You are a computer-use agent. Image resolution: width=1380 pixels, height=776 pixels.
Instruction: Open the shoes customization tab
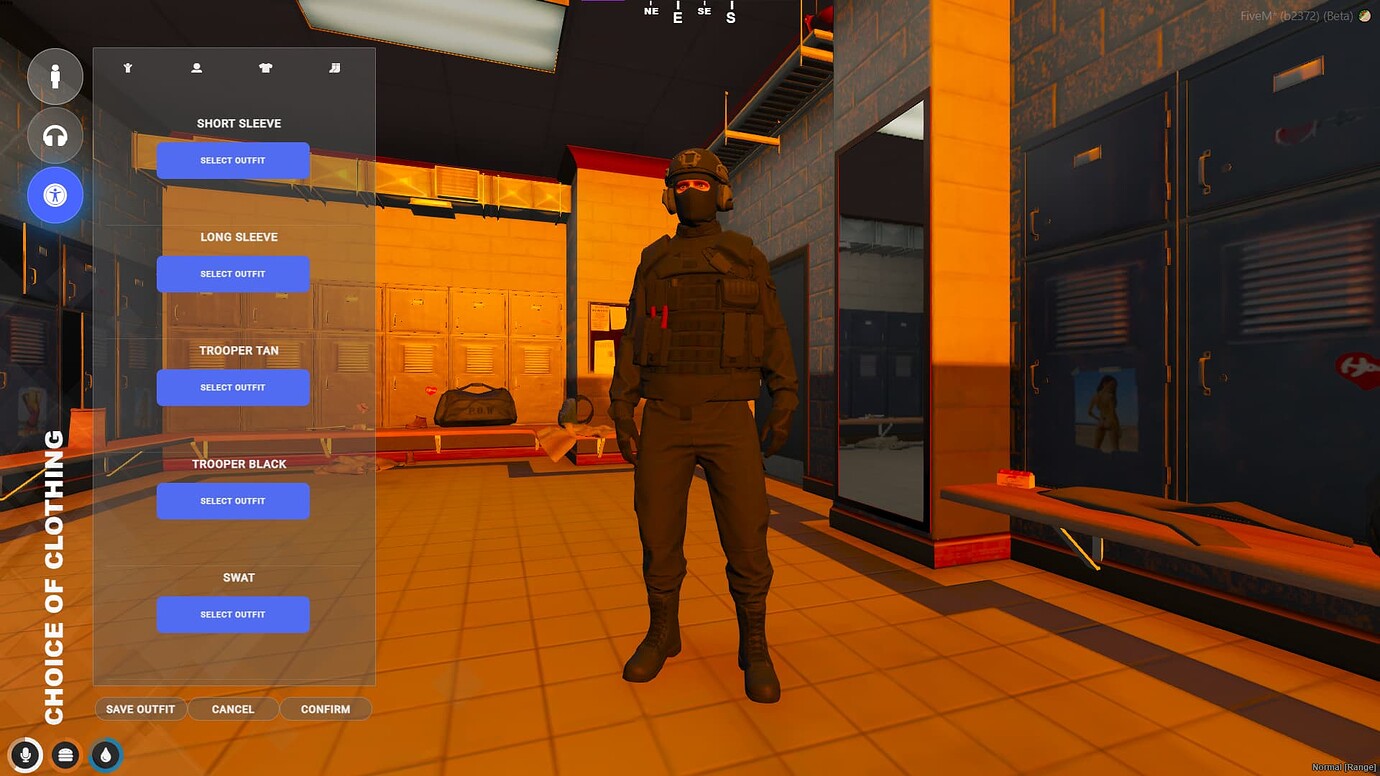tap(335, 67)
